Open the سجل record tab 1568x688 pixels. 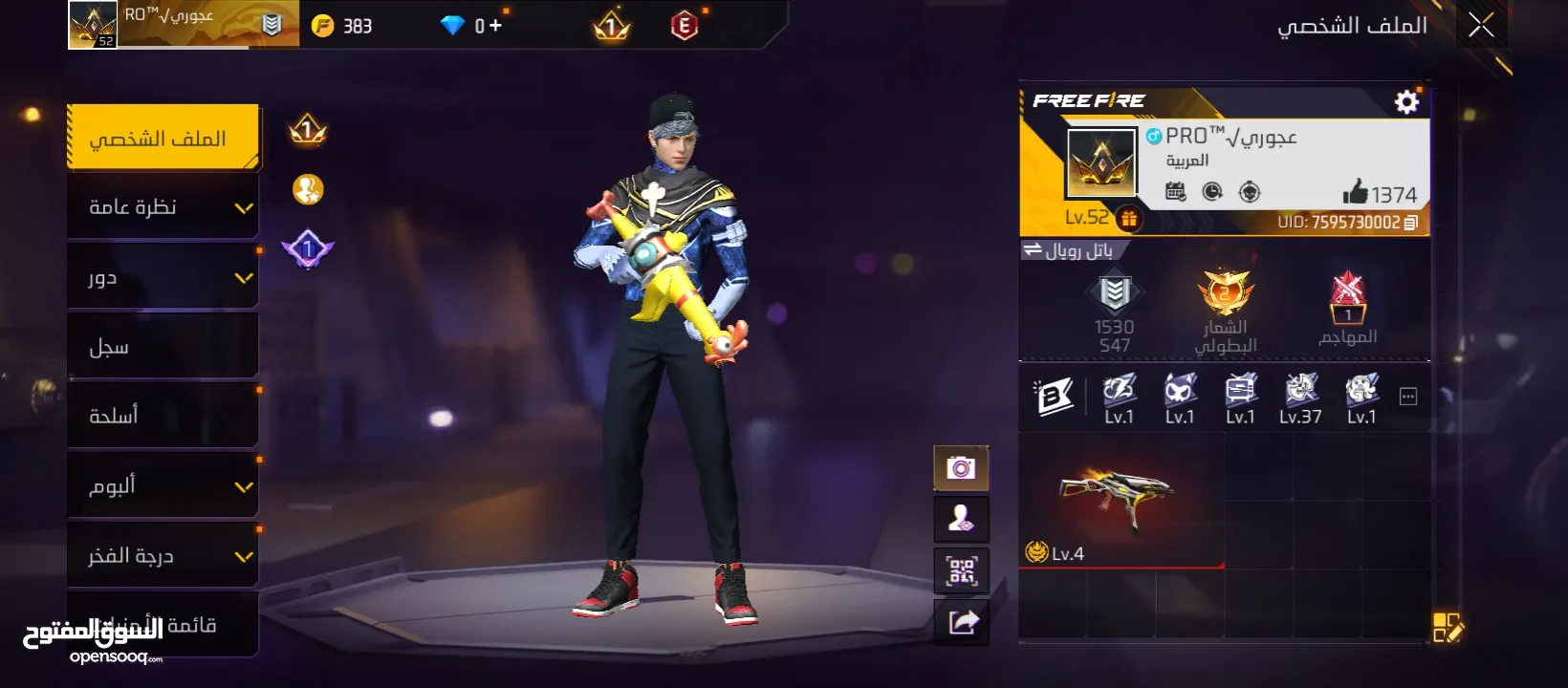click(163, 347)
